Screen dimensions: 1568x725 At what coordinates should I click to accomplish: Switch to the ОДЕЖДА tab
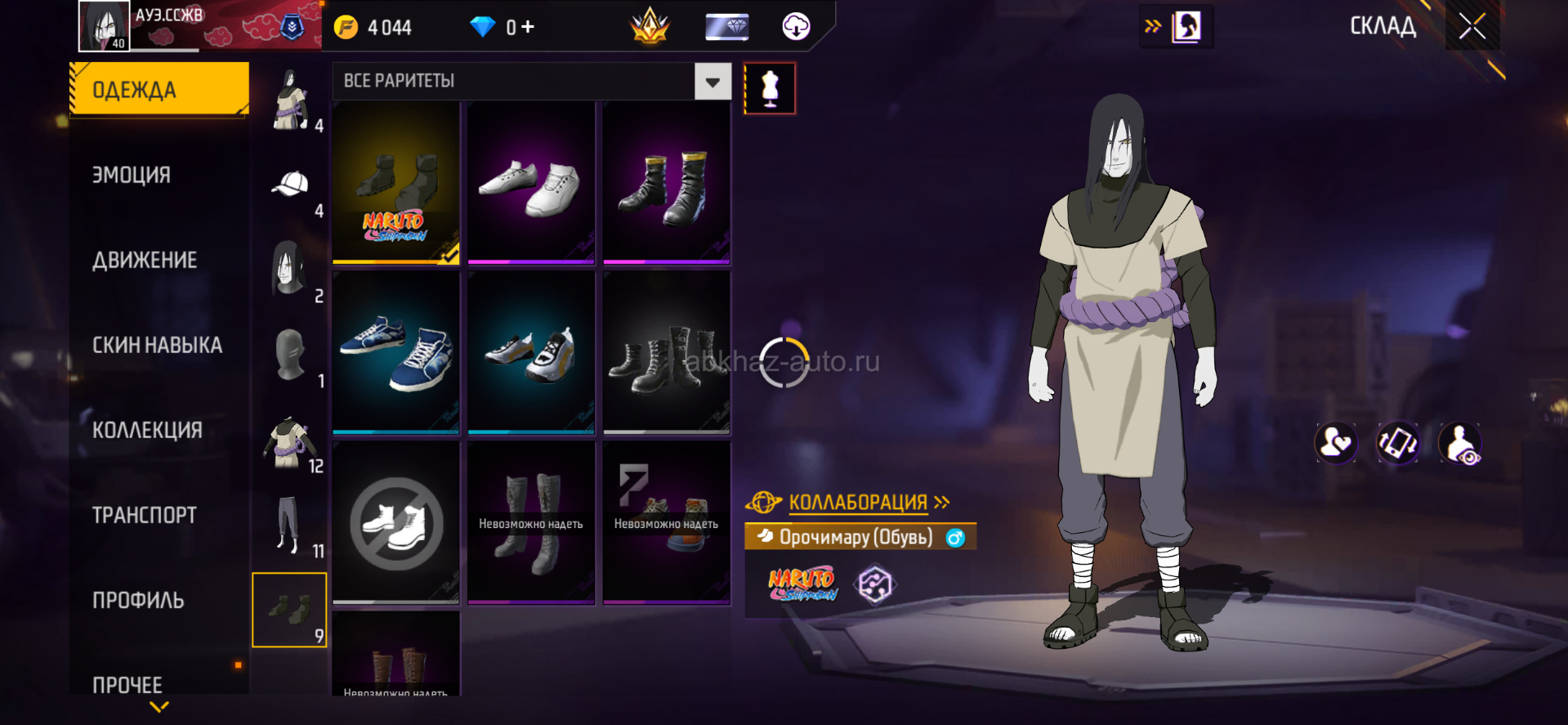pyautogui.click(x=159, y=89)
